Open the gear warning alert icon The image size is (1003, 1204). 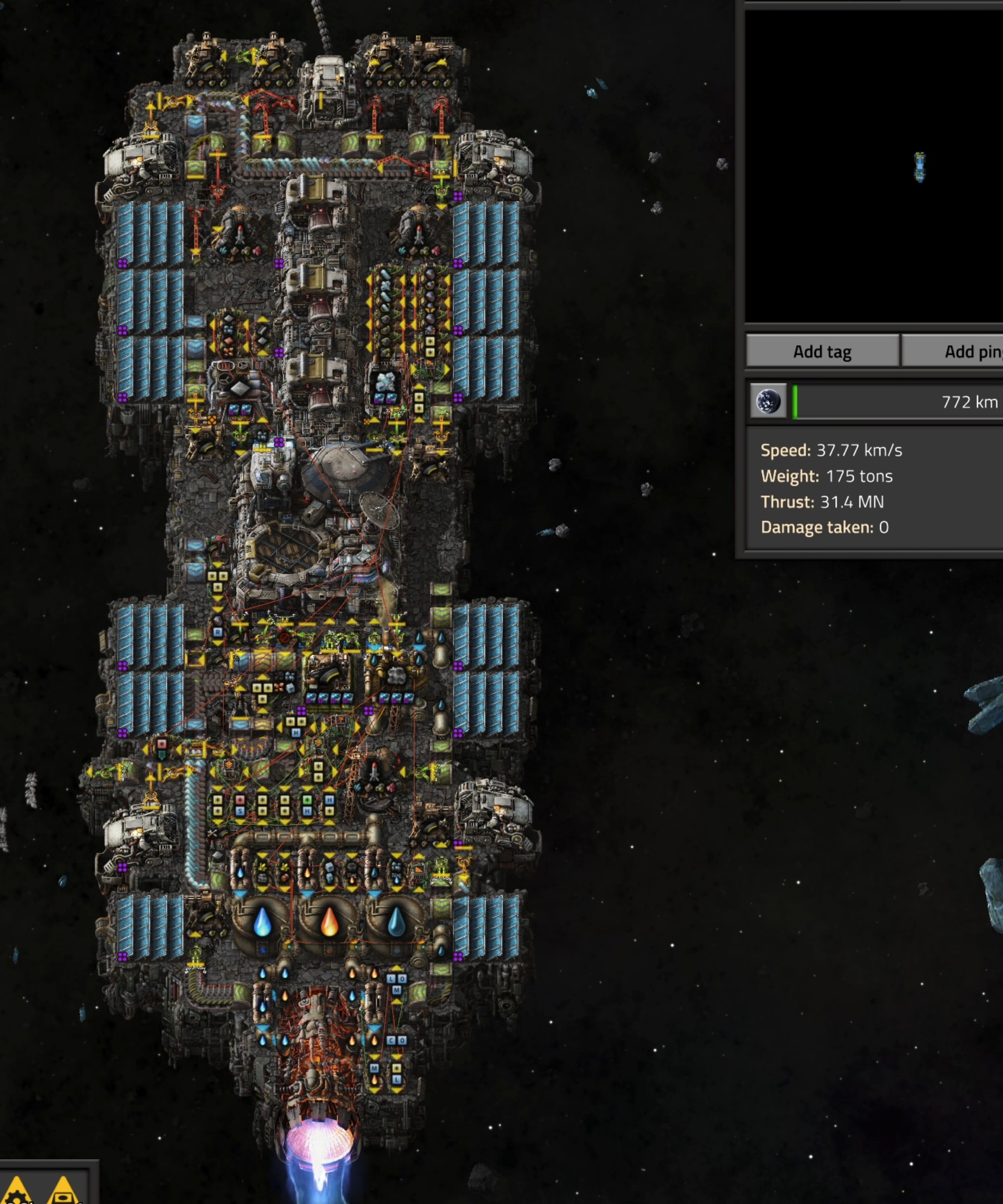pyautogui.click(x=17, y=1191)
